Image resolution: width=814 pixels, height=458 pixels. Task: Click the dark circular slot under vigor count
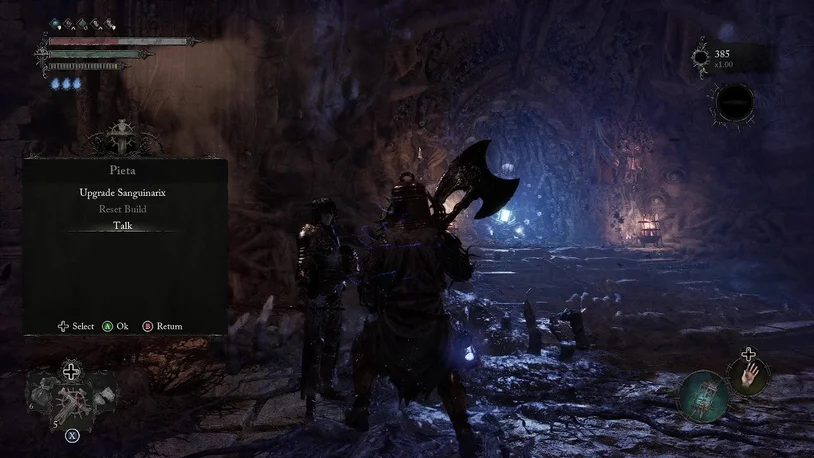click(733, 102)
